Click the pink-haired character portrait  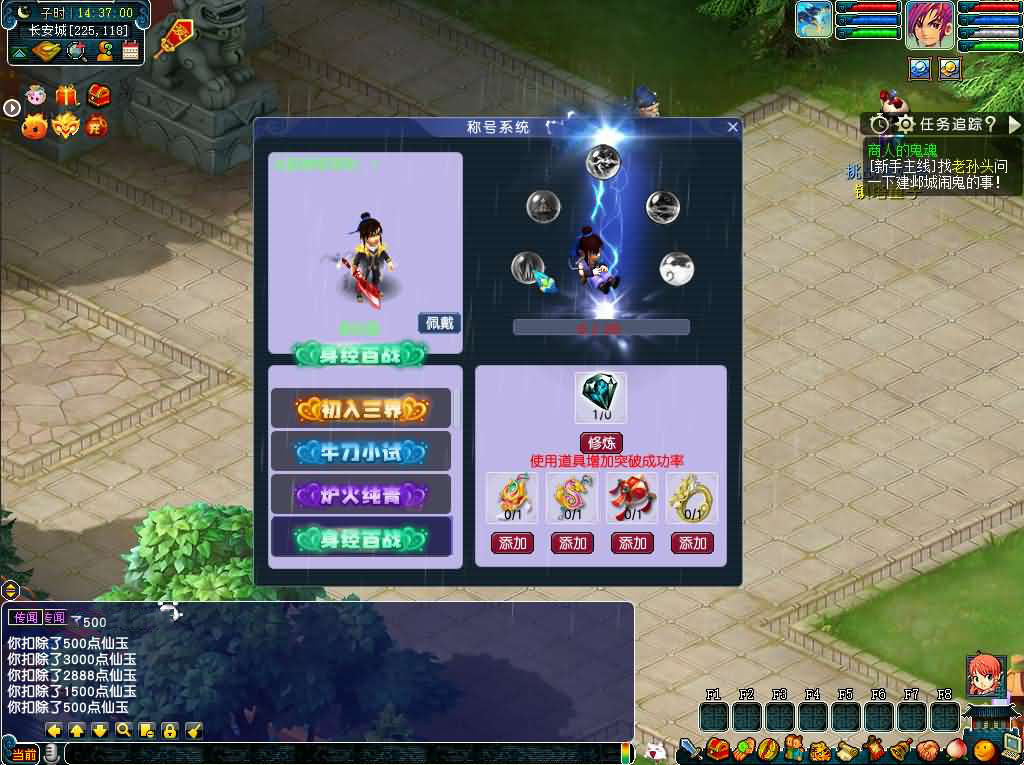[x=930, y=25]
